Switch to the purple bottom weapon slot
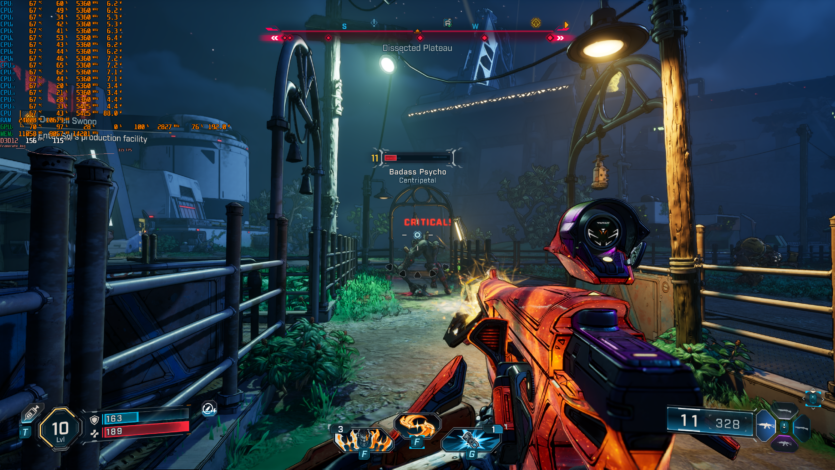835x470 pixels. (x=785, y=441)
